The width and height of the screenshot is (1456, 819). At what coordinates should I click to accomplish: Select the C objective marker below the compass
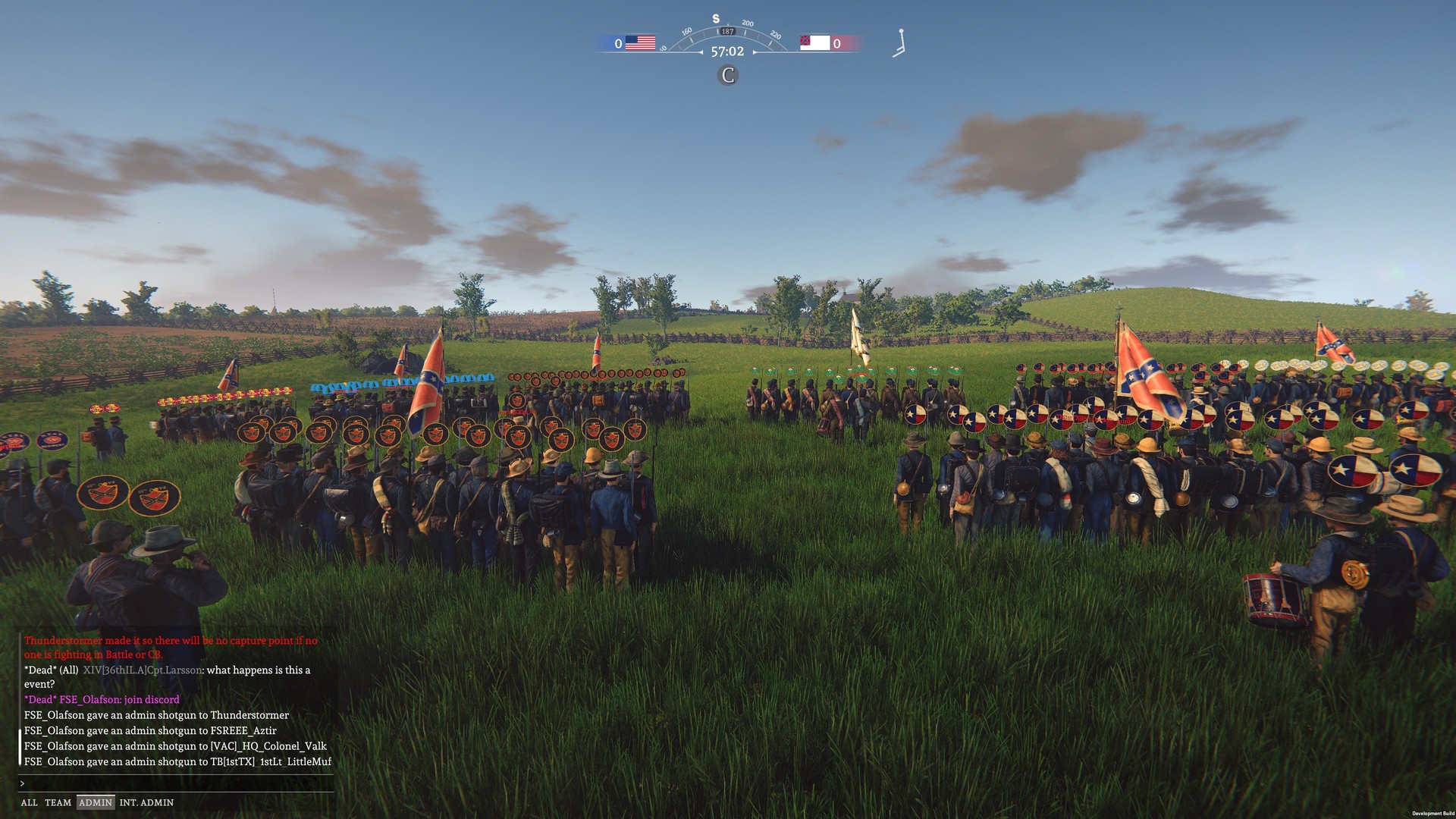tap(727, 75)
